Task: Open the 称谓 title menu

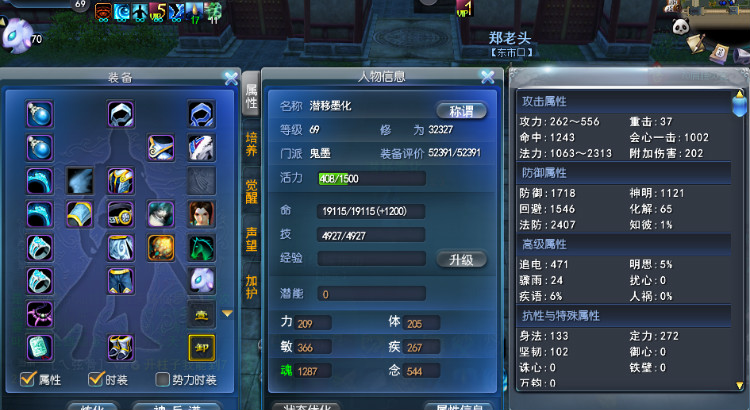Action: (x=461, y=110)
